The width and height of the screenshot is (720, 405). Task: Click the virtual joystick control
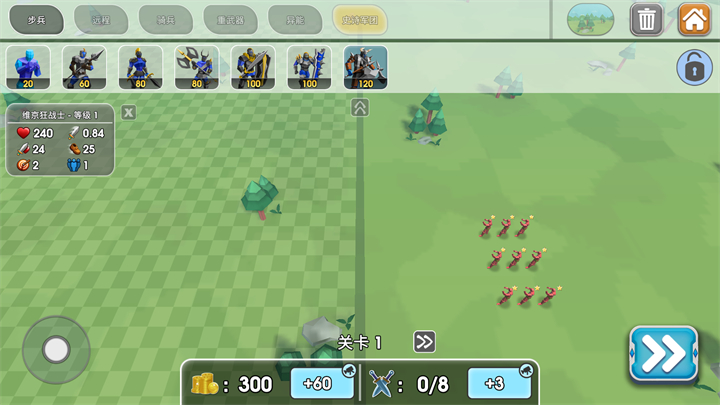coord(56,350)
